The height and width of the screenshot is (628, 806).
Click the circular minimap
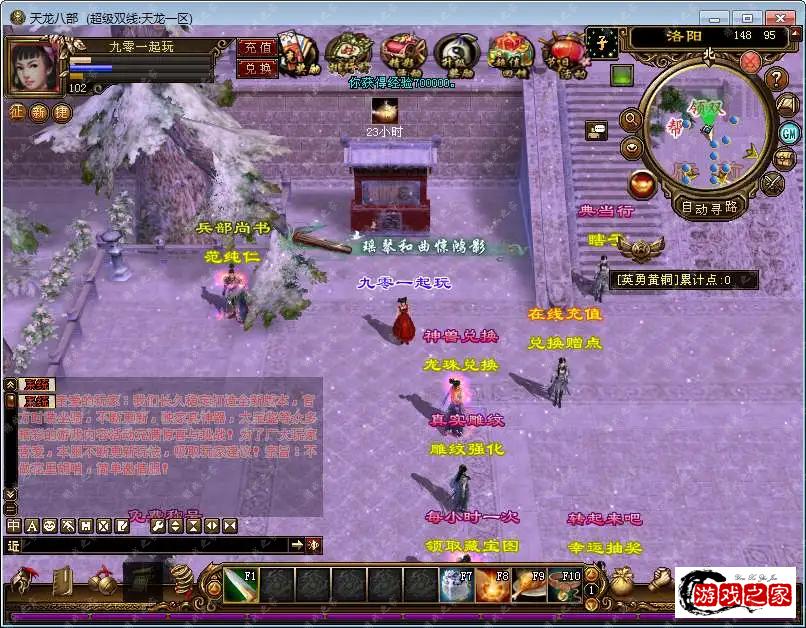(706, 135)
